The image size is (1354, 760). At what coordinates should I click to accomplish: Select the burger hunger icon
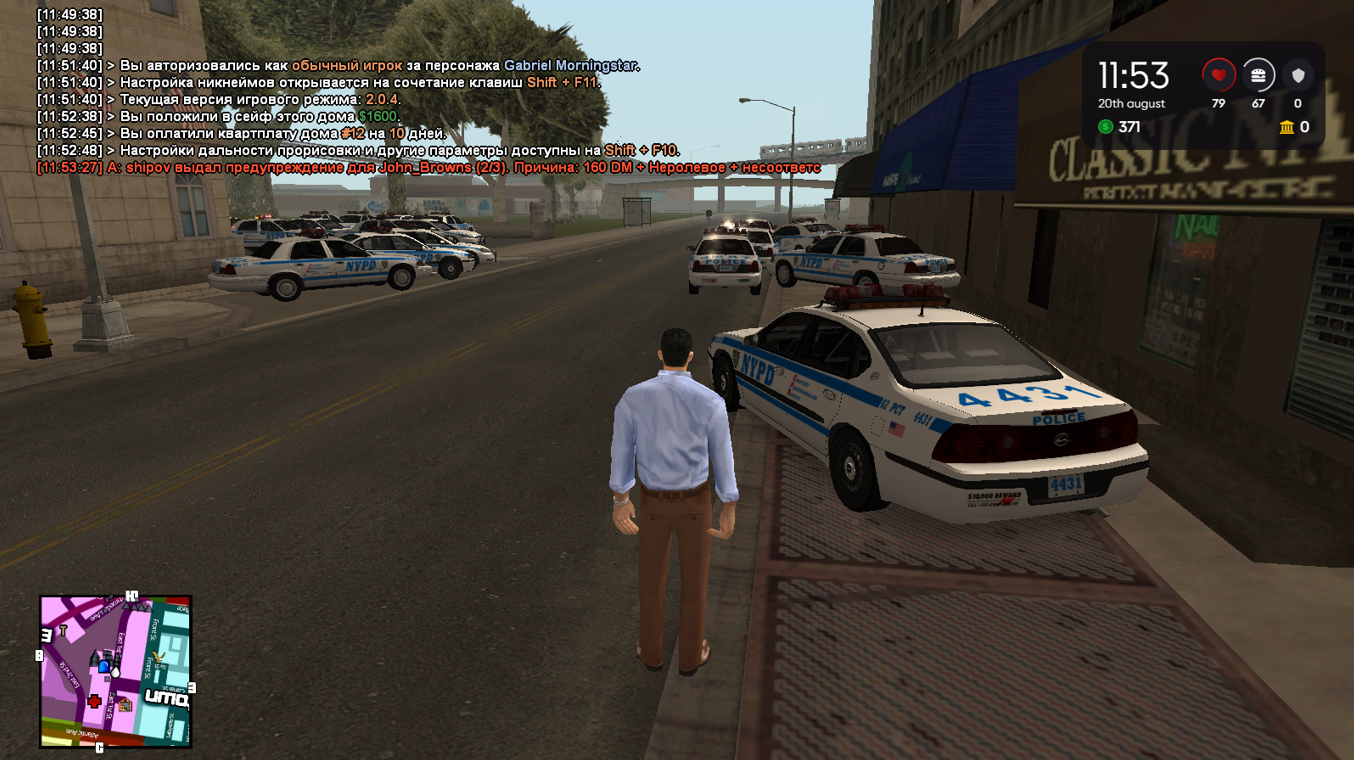pos(1258,75)
